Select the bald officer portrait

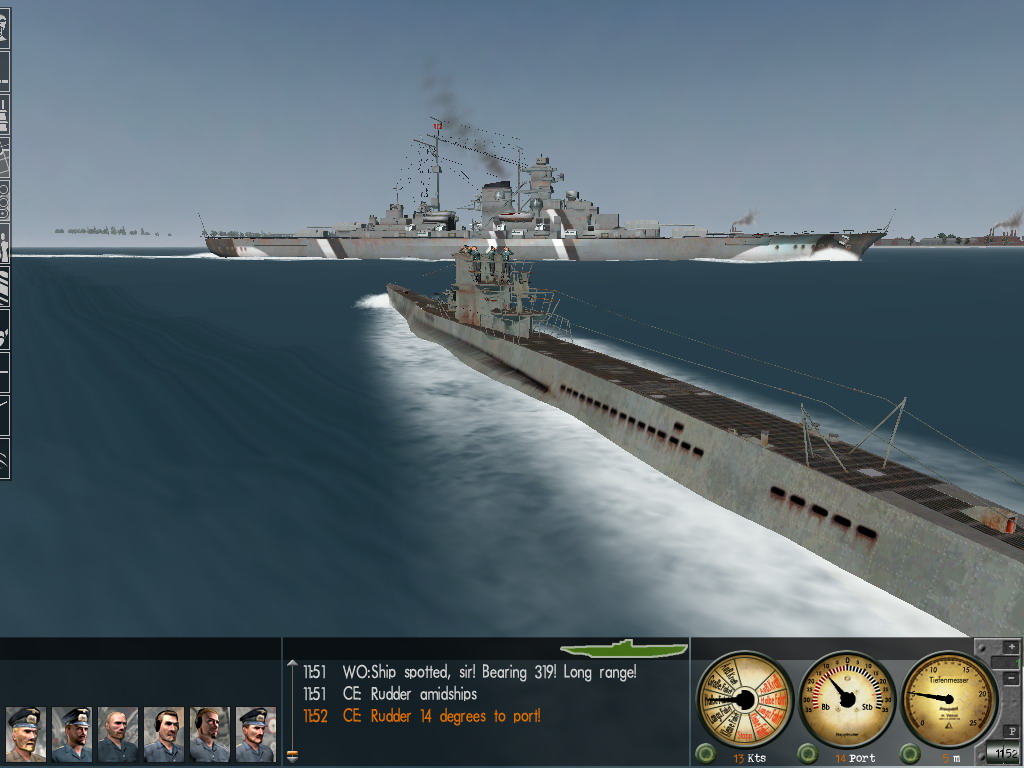point(117,734)
